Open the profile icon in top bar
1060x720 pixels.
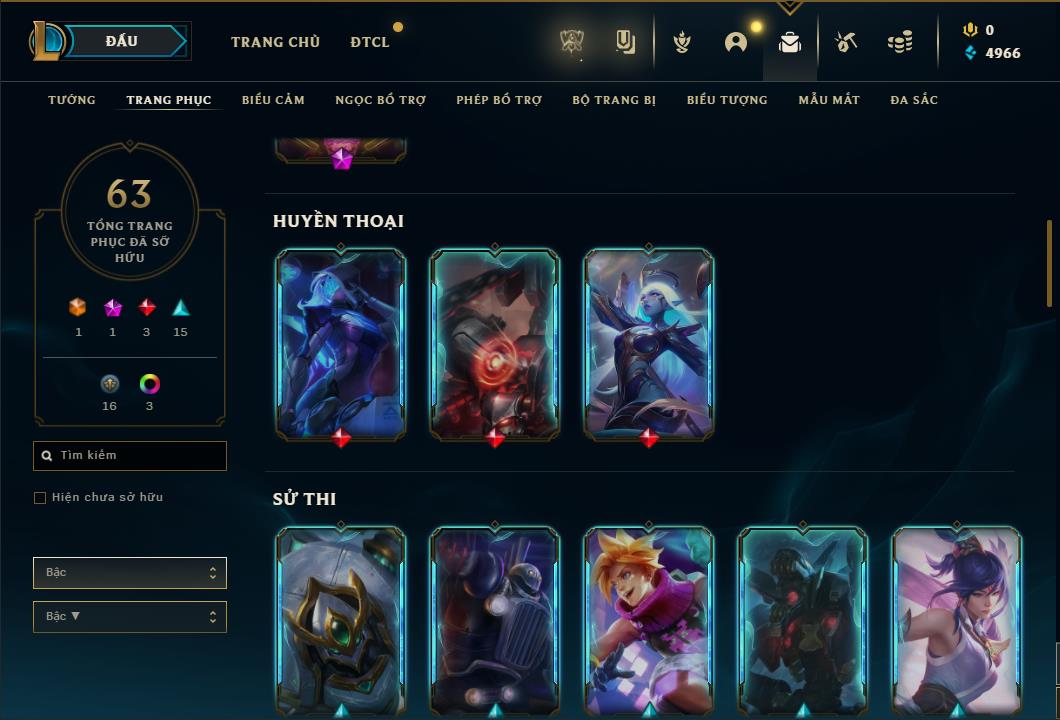tap(736, 42)
